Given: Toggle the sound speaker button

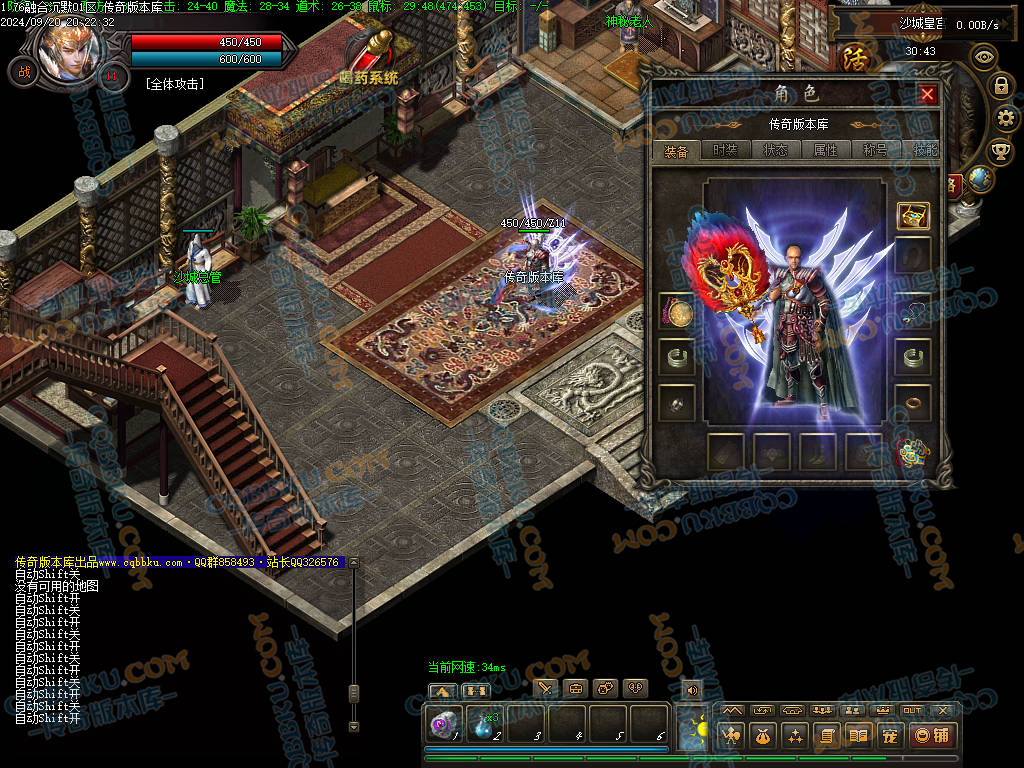Looking at the screenshot, I should (691, 688).
